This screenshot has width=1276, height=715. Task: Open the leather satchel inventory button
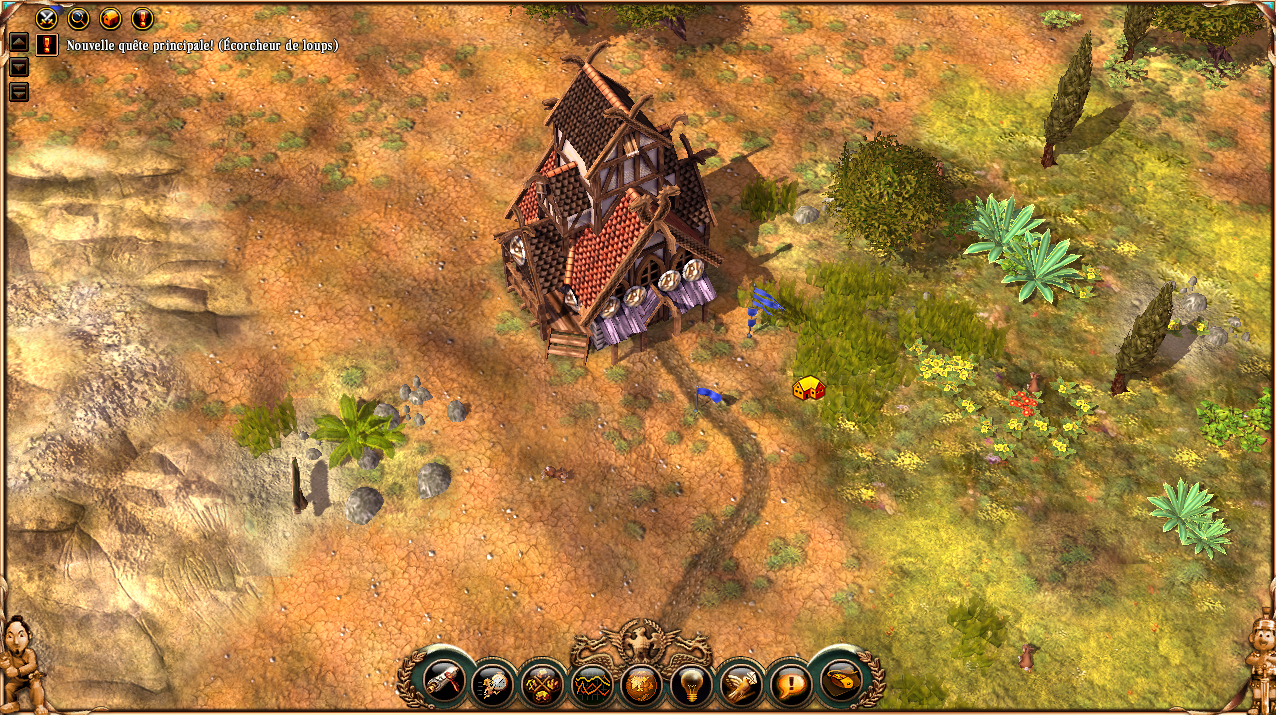[841, 680]
